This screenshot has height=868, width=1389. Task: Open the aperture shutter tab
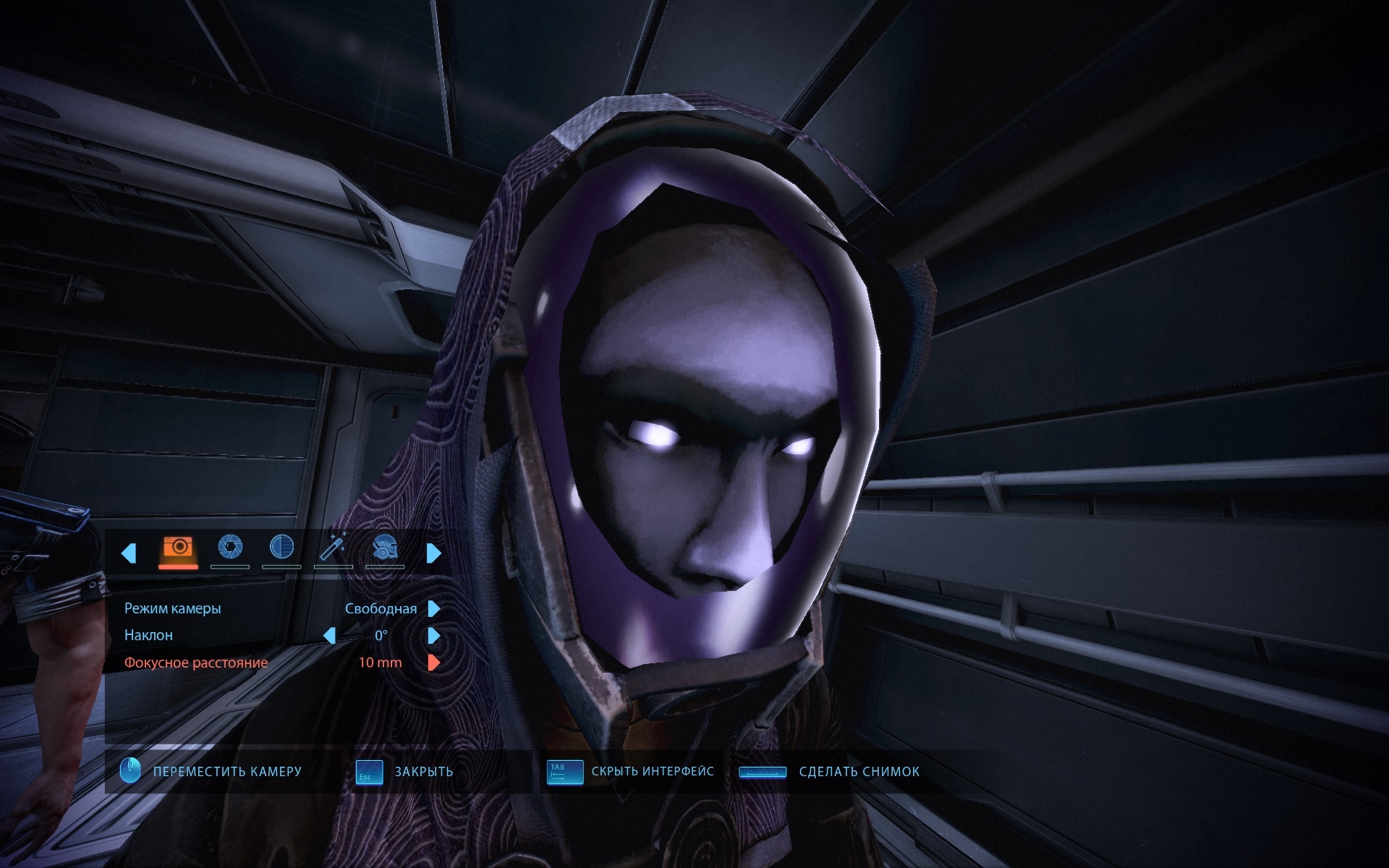230,548
